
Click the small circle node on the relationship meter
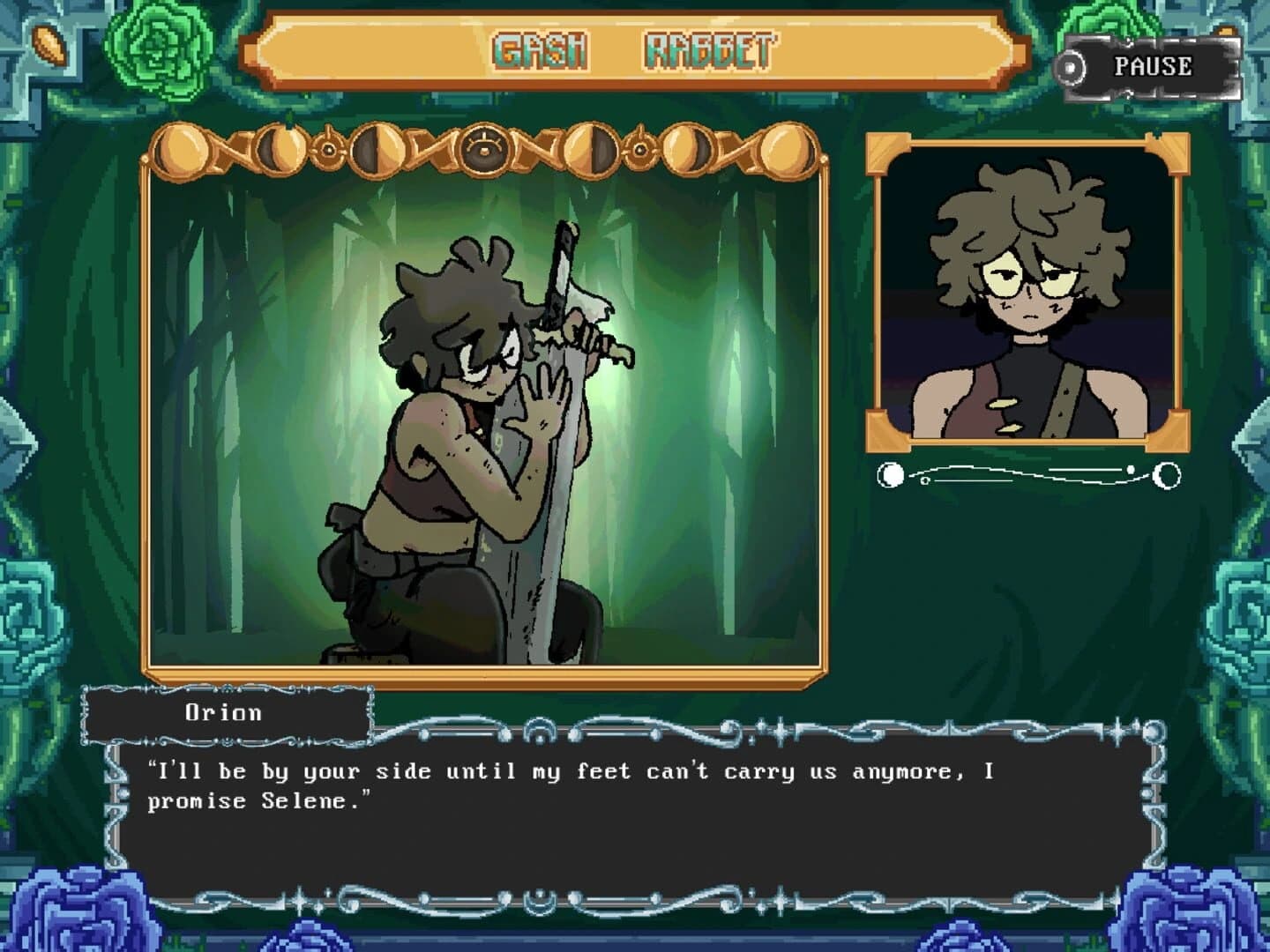(924, 480)
